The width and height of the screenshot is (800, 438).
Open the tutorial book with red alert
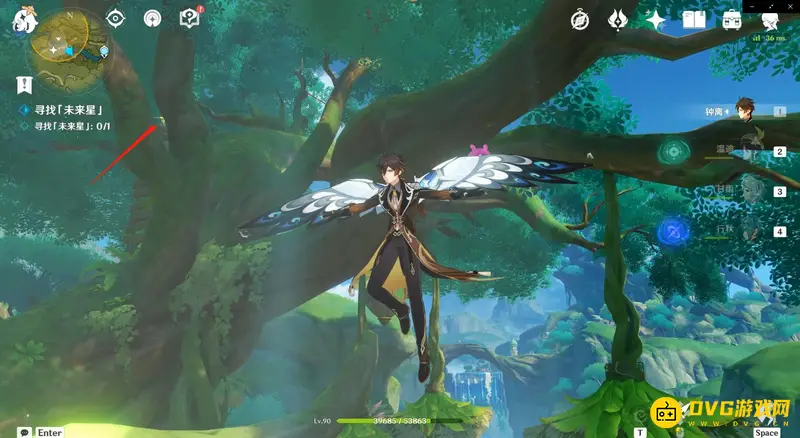[189, 18]
